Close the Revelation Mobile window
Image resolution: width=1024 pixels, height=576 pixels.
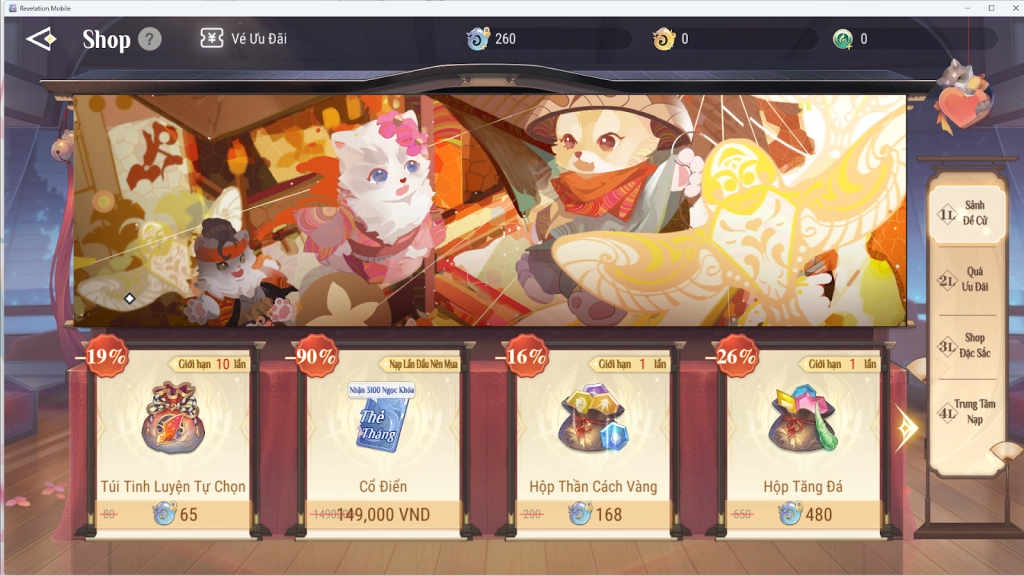[x=1012, y=7]
